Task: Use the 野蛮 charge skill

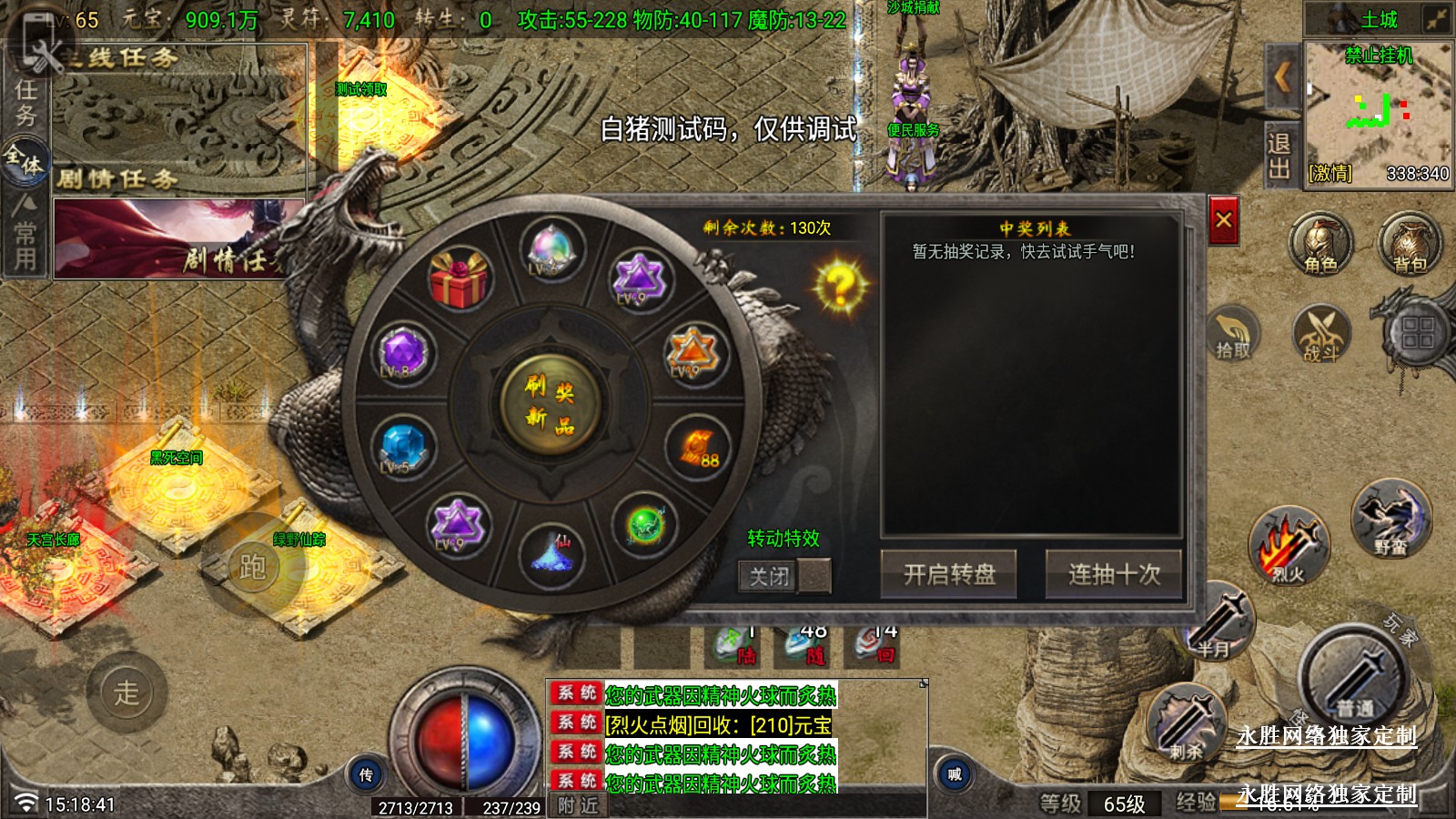Action: click(1390, 520)
